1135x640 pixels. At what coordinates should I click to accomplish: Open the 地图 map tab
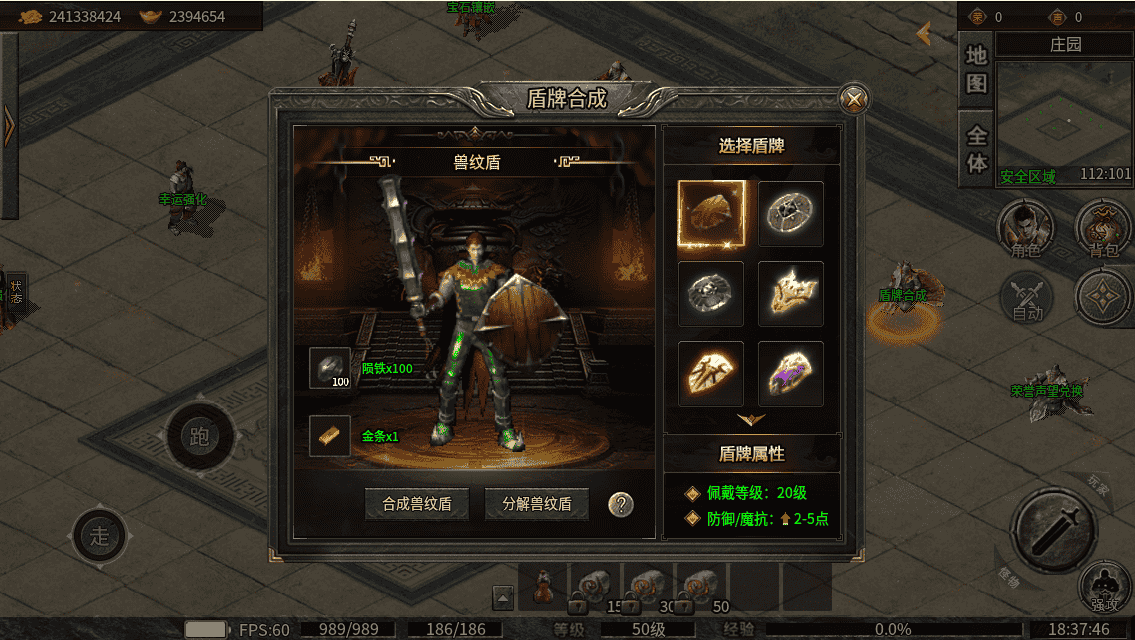pos(976,69)
